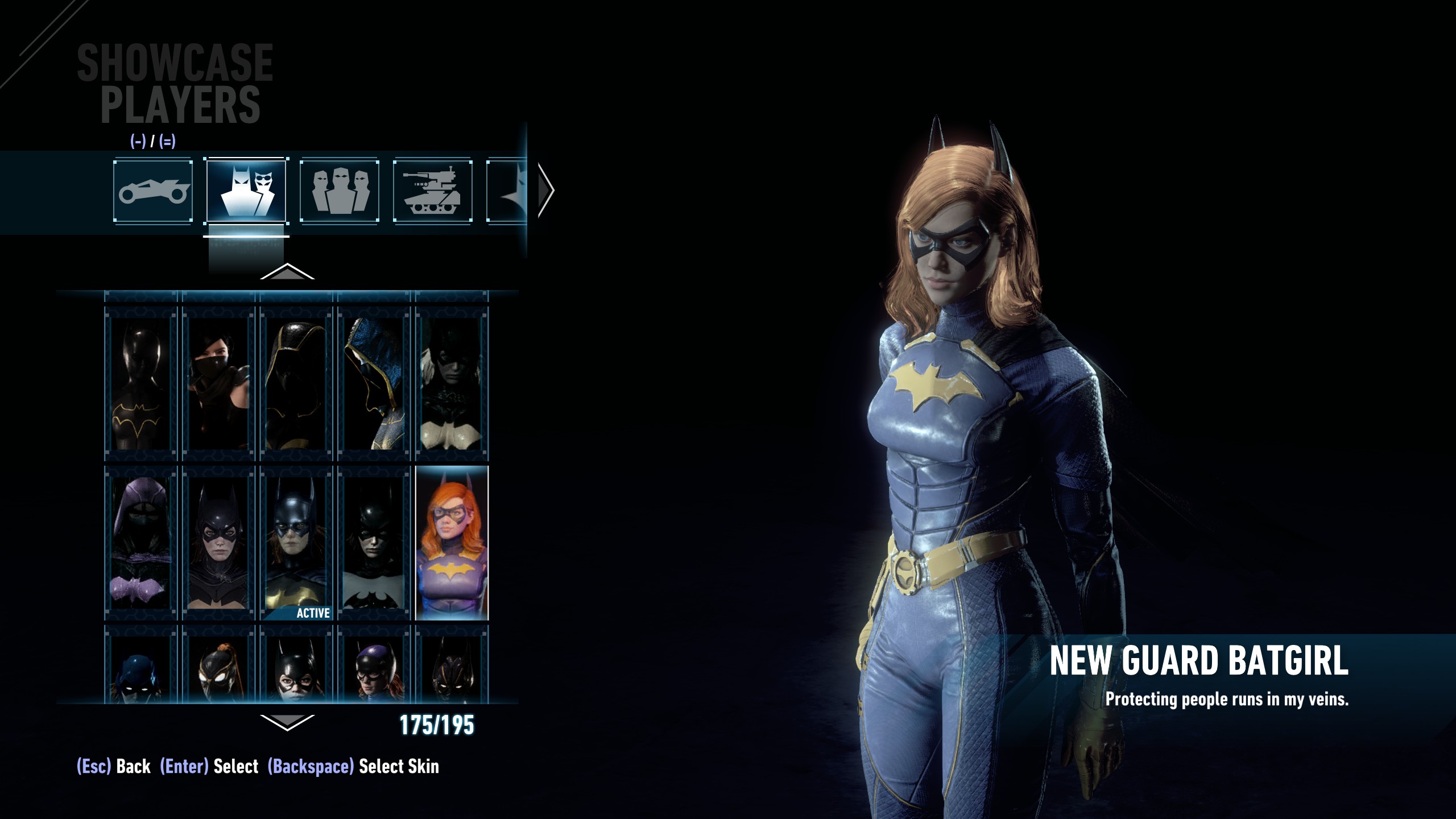Viewport: 1456px width, 819px height.
Task: Select the dark-cowl Batgirl beside the purple hood
Action: click(x=218, y=543)
